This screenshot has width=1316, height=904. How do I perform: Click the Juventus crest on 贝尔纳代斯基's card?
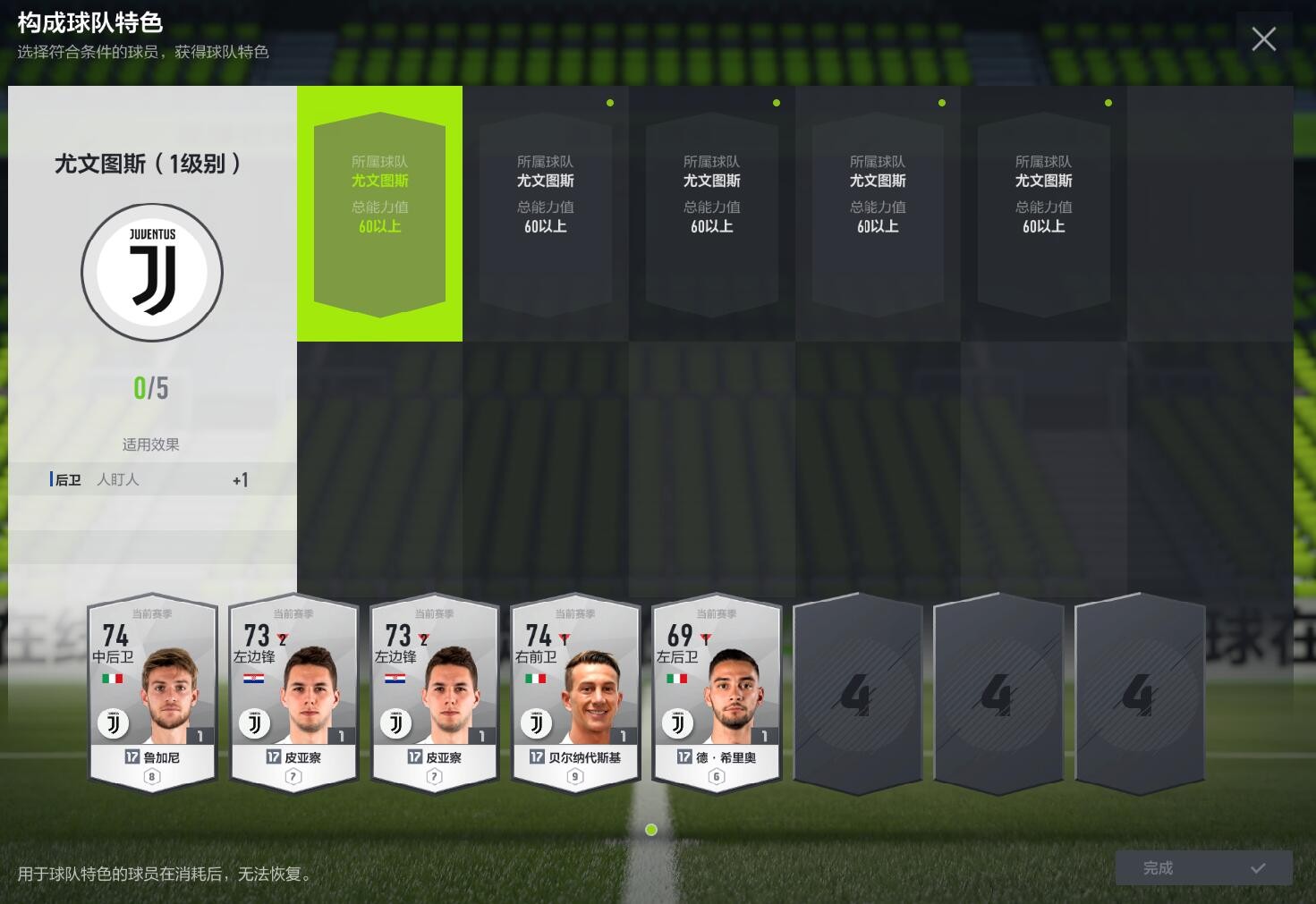[x=536, y=722]
